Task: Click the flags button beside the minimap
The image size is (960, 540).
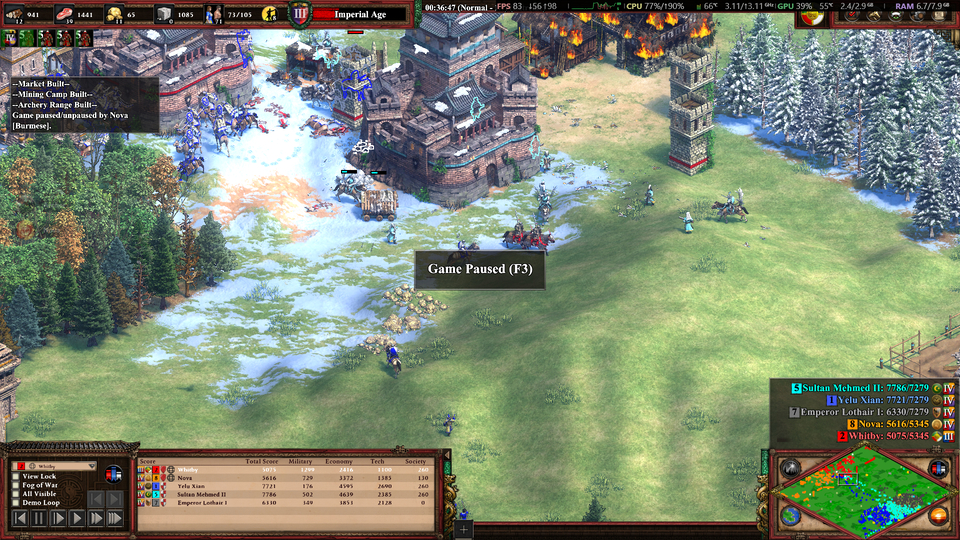Action: tap(937, 468)
